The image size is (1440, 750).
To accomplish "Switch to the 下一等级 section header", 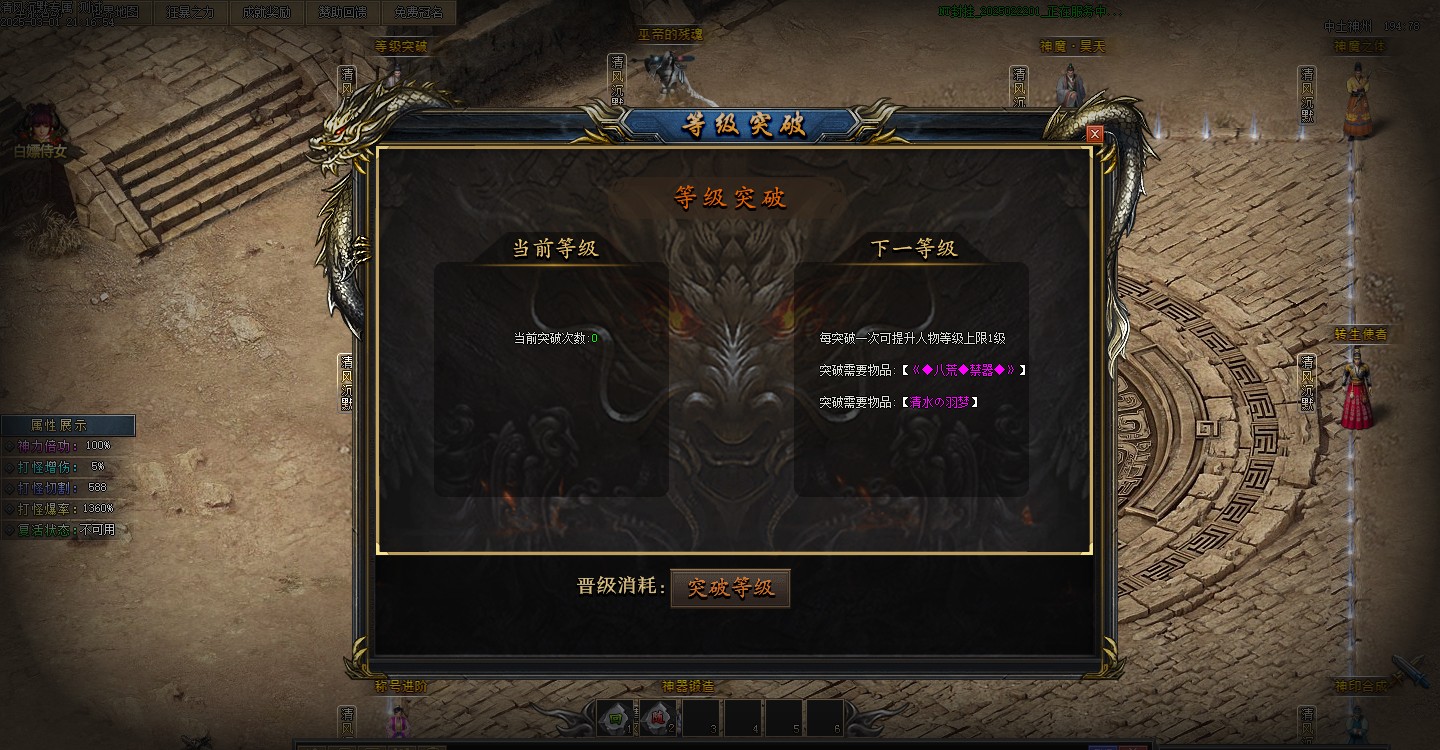I will click(913, 248).
